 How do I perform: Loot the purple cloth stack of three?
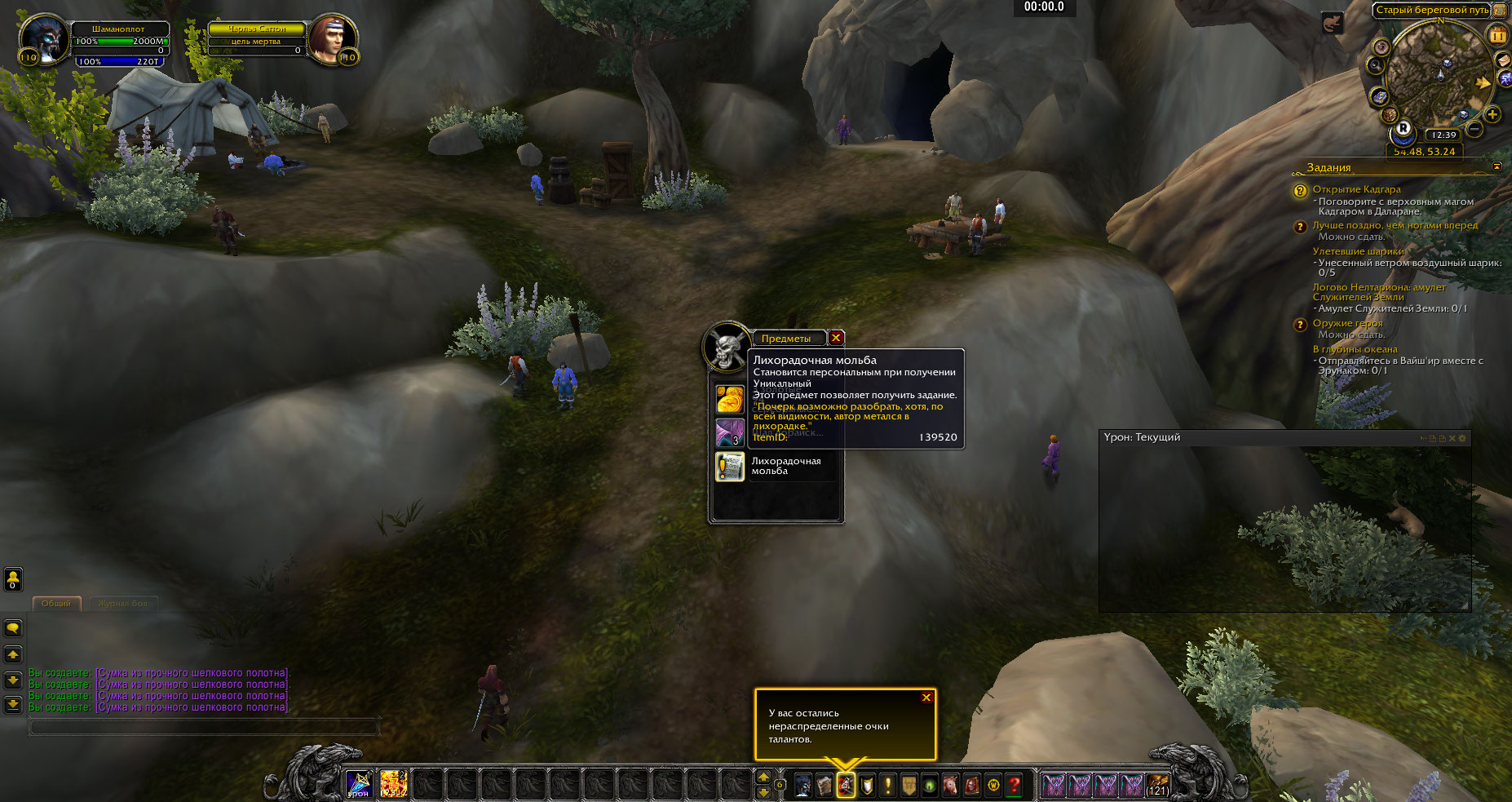(x=730, y=432)
